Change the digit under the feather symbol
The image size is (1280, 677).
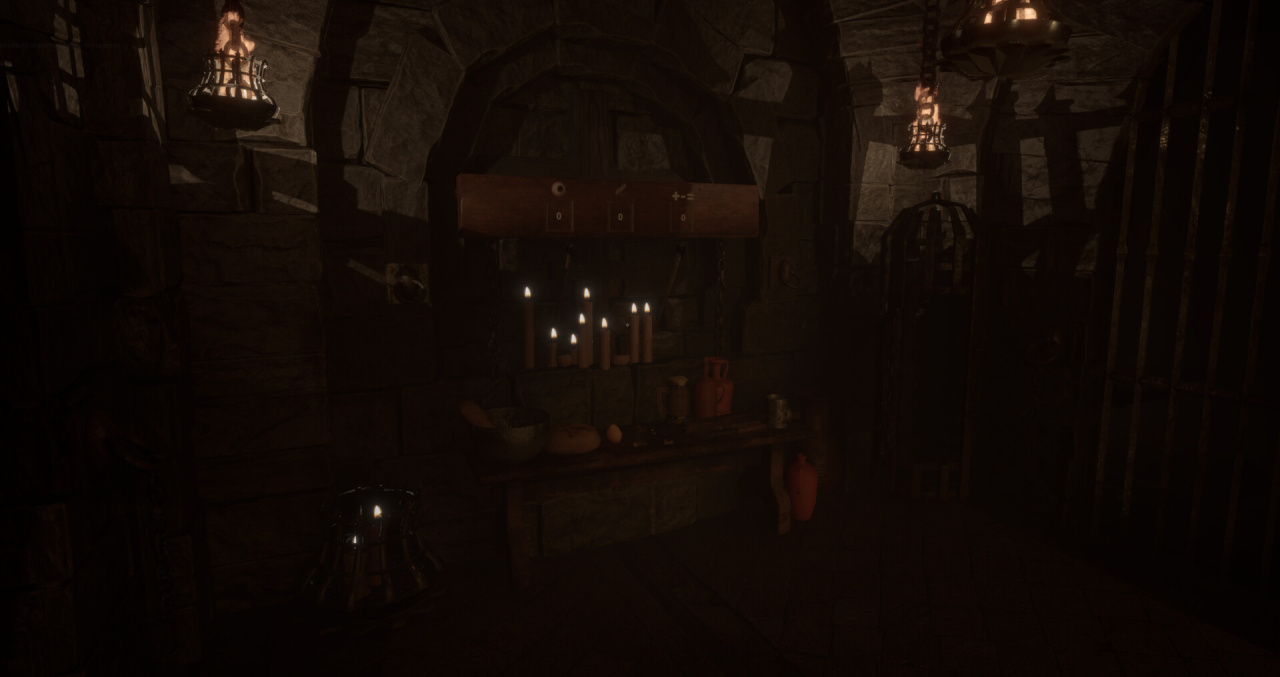pyautogui.click(x=620, y=215)
